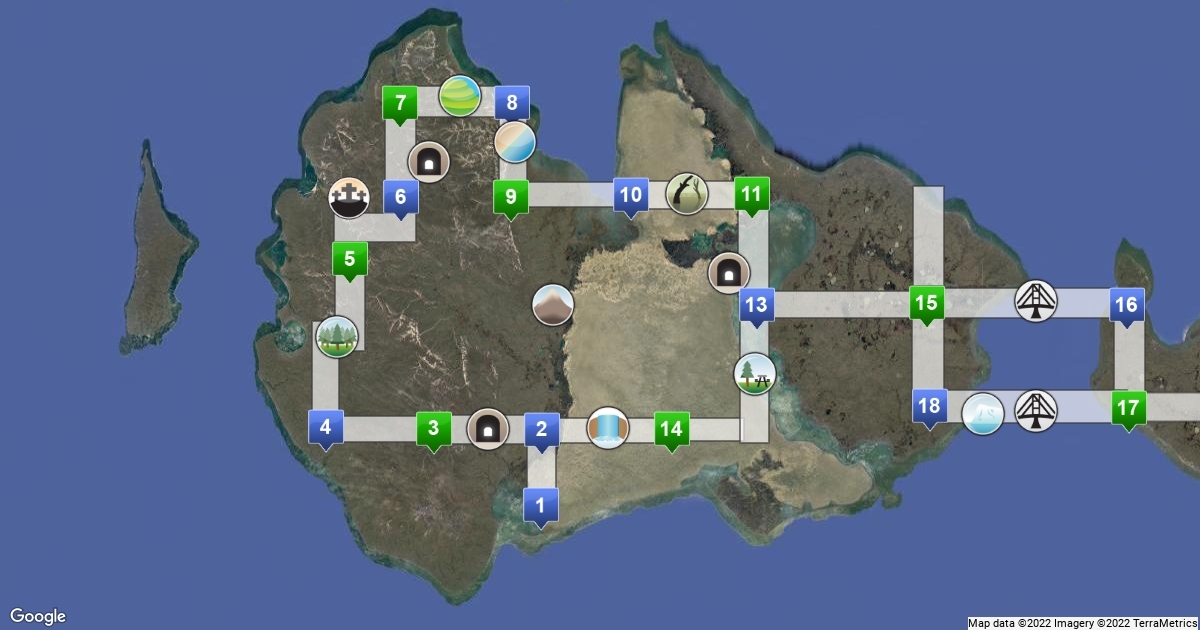Select the castle wall landmark icon
1200x630 pixels.
pyautogui.click(x=350, y=200)
